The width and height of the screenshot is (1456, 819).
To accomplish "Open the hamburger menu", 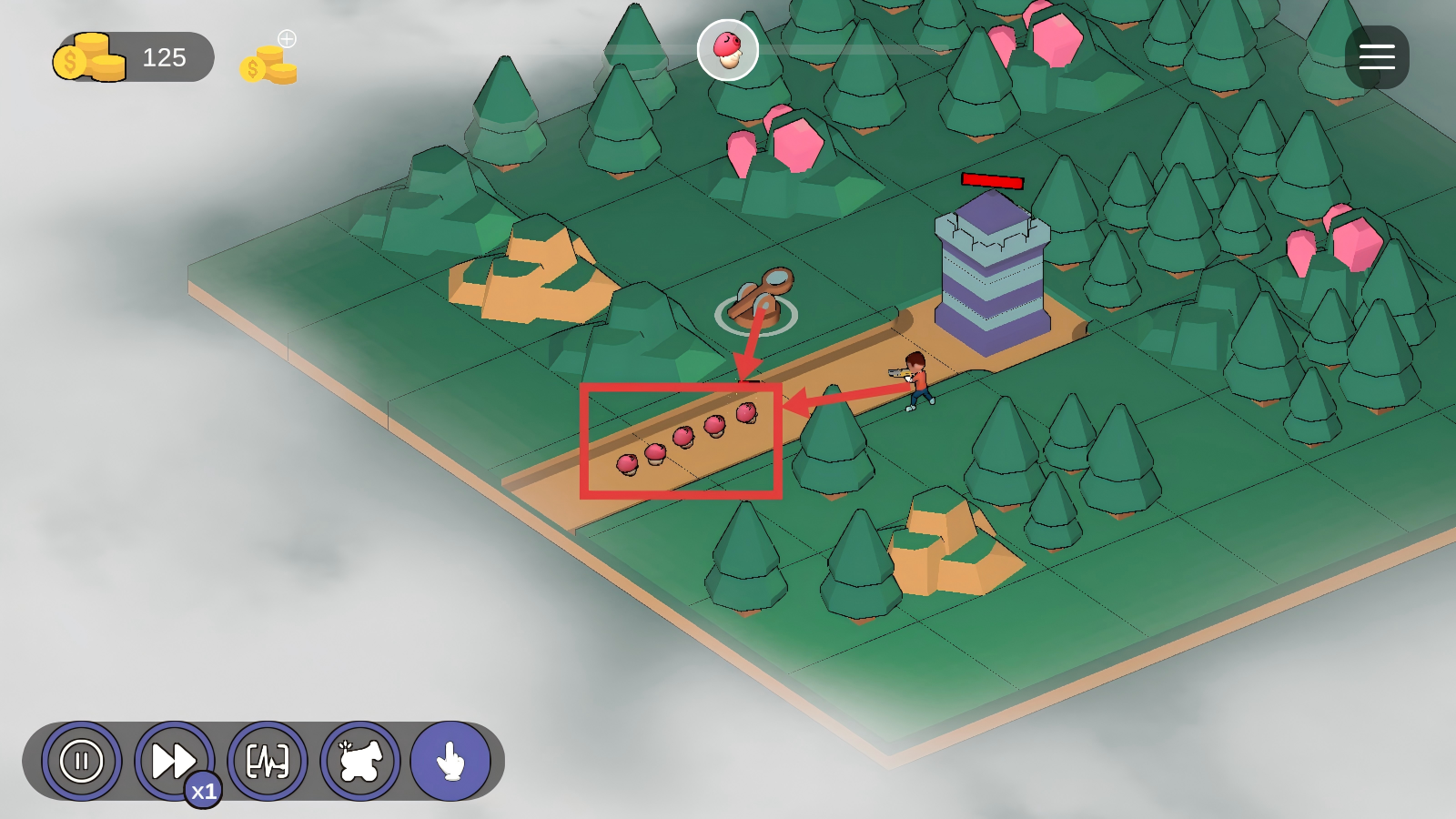I will (1377, 57).
